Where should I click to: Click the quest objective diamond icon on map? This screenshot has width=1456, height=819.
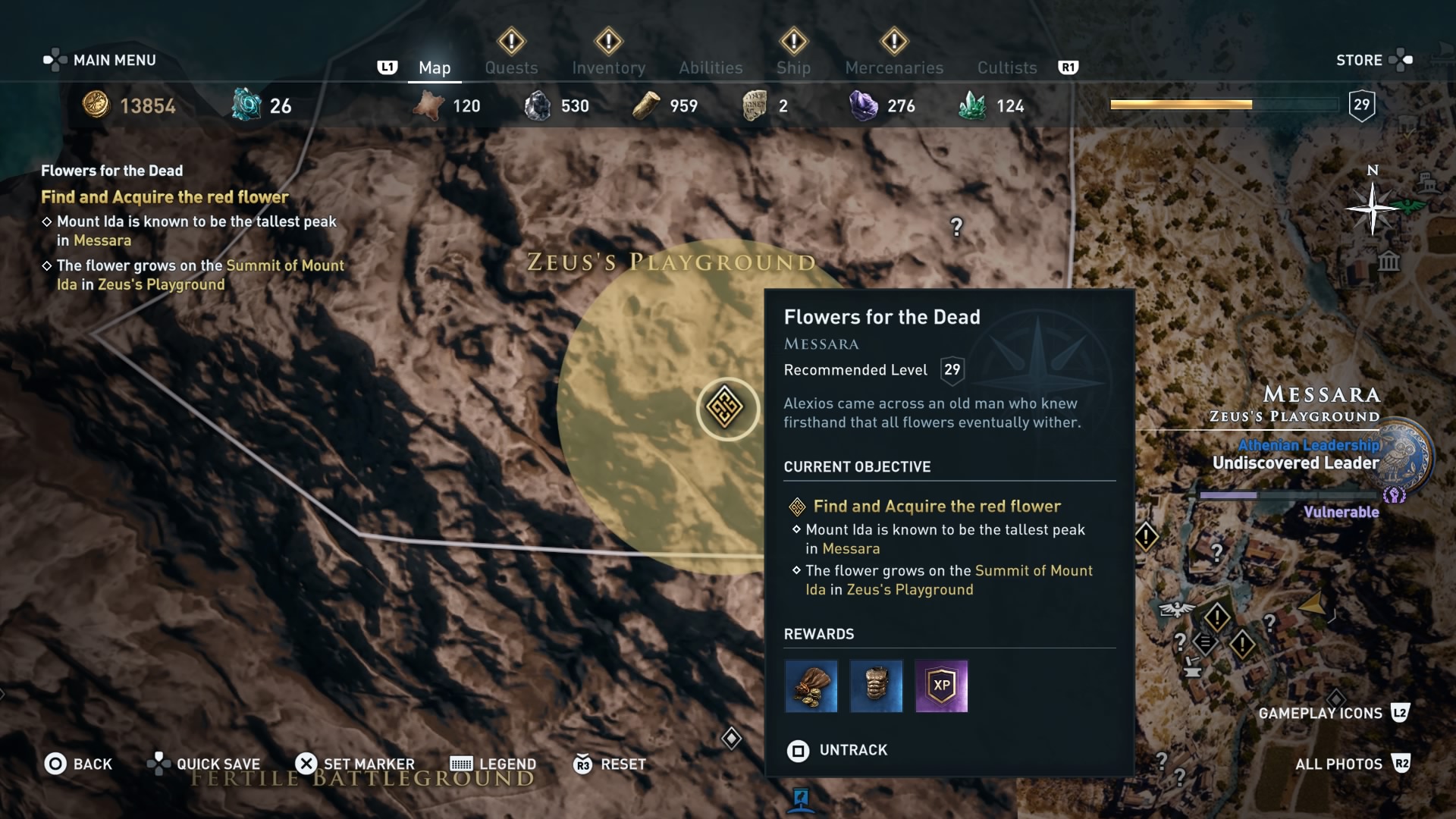[732, 738]
